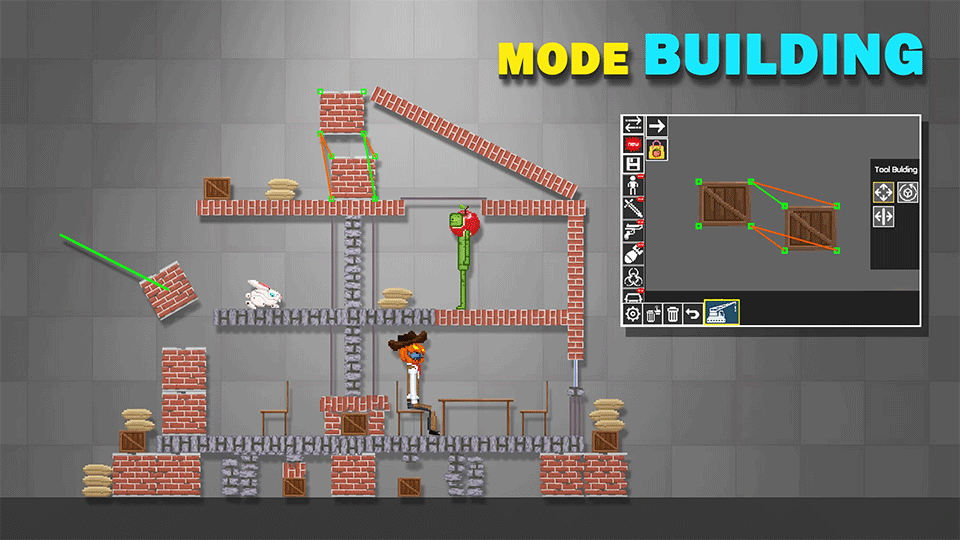Select the horizontal flip tool

(x=884, y=216)
